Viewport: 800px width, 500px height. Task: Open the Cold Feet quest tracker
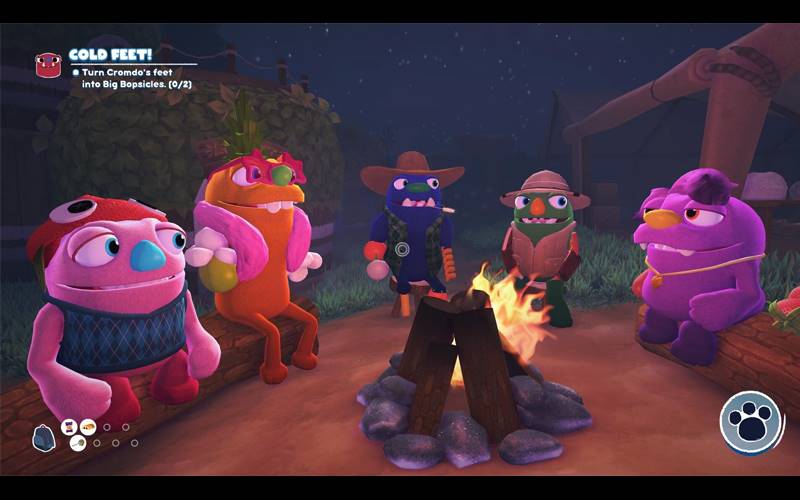(110, 56)
